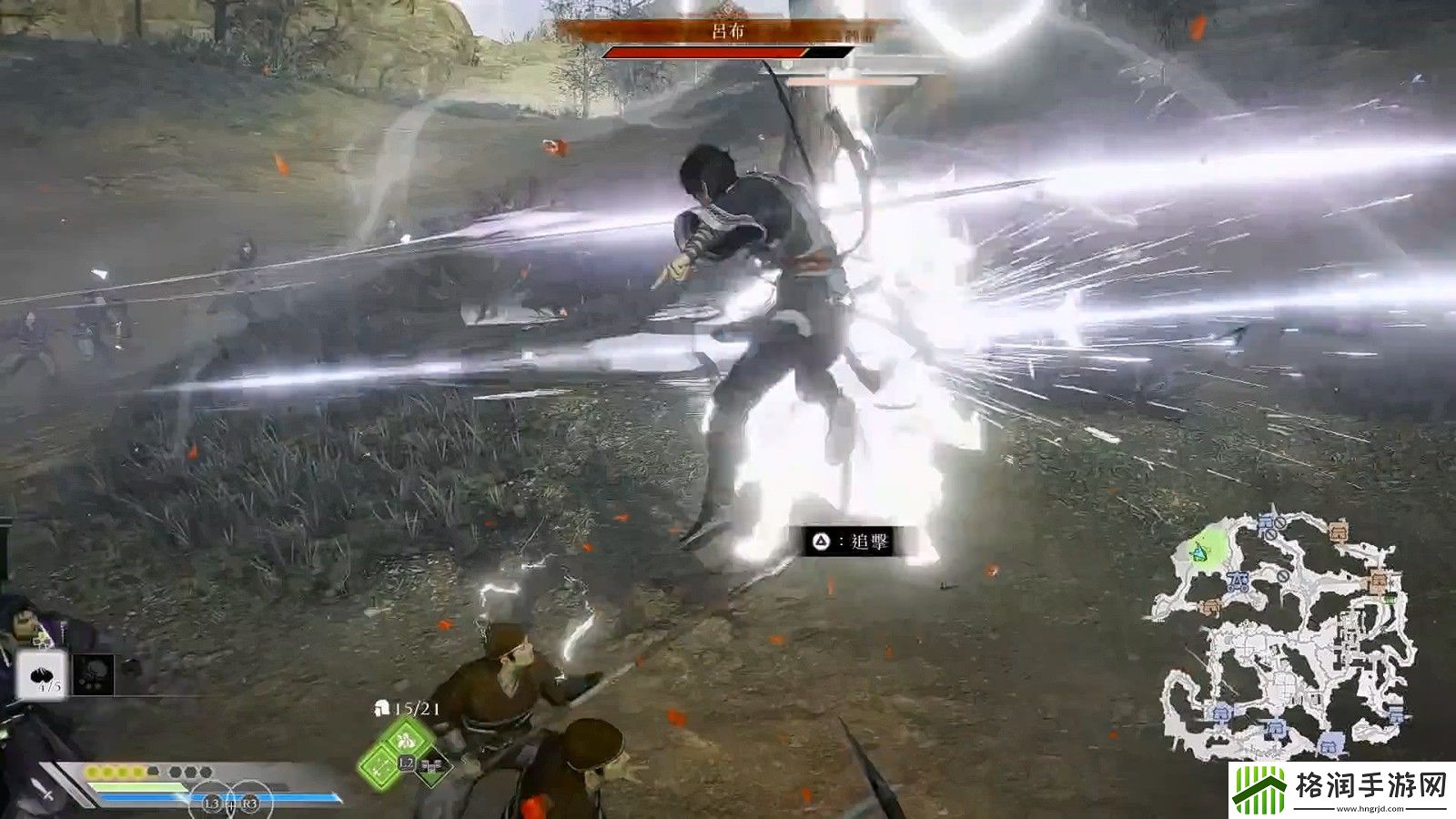The image size is (1456, 819).
Task: Click the green player marker on minimap
Action: click(1201, 551)
